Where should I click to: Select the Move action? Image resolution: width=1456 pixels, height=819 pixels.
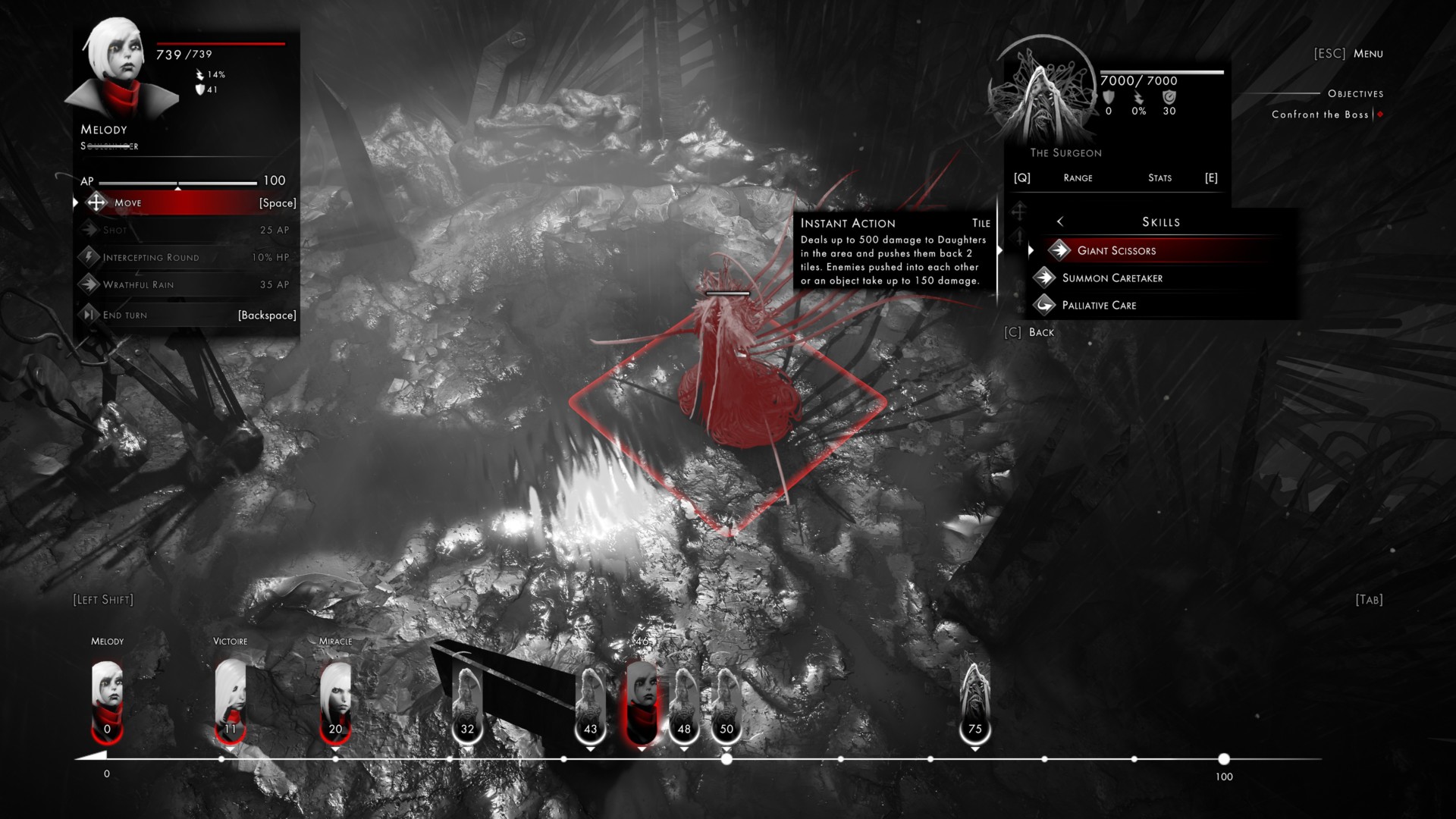186,202
